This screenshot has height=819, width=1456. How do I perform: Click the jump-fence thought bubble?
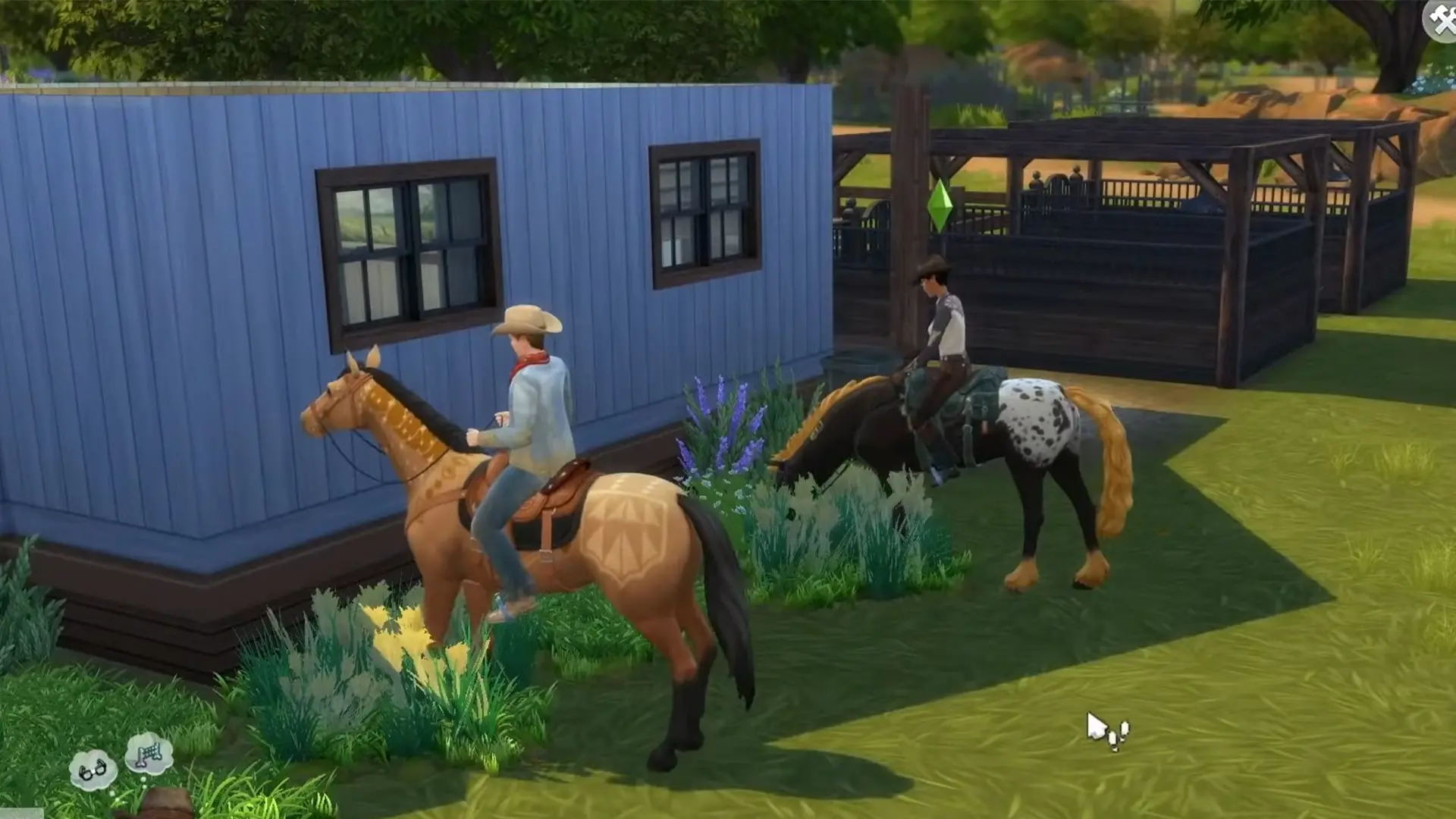[151, 753]
